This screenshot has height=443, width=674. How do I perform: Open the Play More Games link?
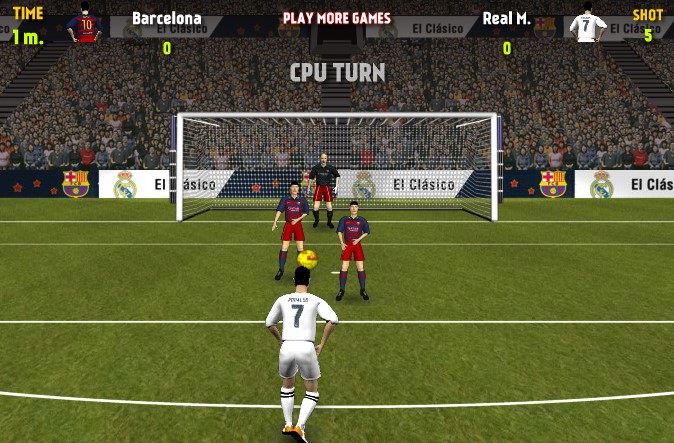336,18
